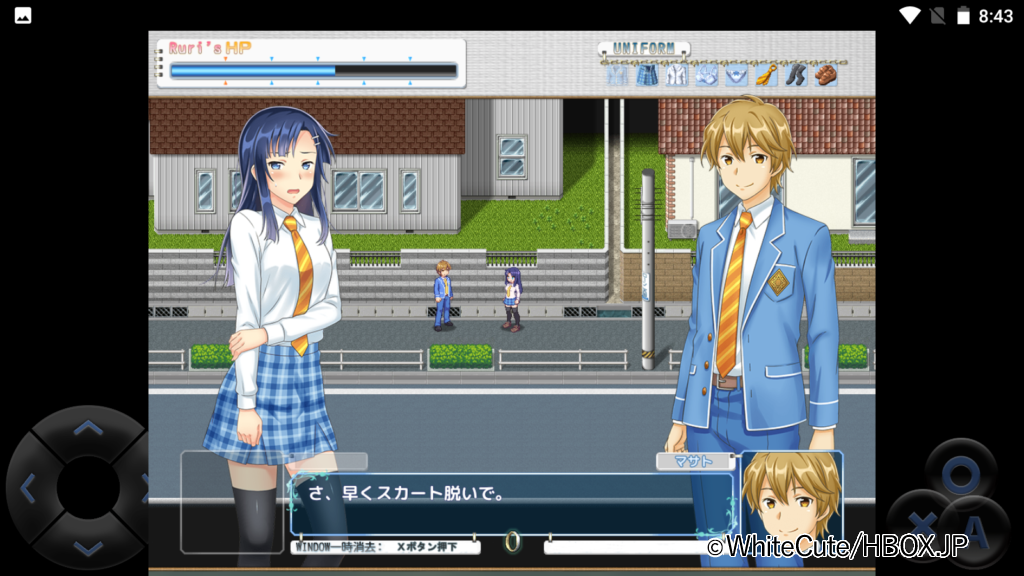Select the white shirt uniform icon
Image resolution: width=1024 pixels, height=576 pixels.
(677, 75)
